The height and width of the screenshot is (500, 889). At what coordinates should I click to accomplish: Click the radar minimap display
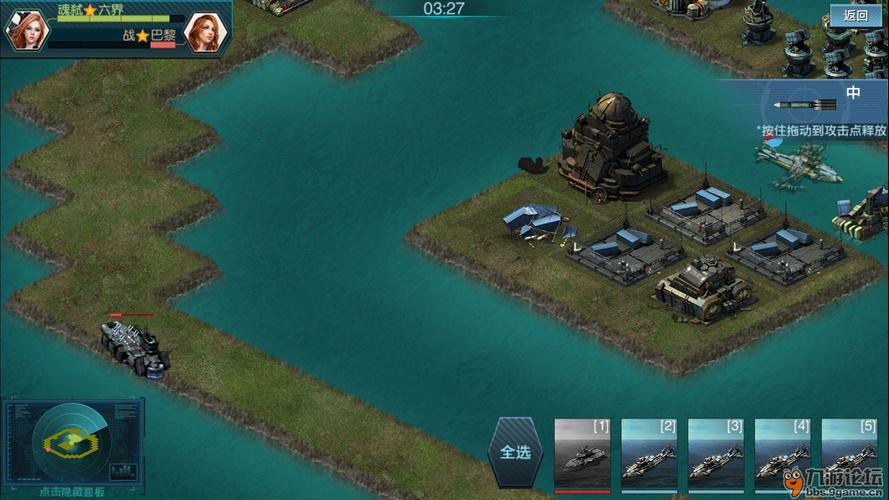[72, 441]
